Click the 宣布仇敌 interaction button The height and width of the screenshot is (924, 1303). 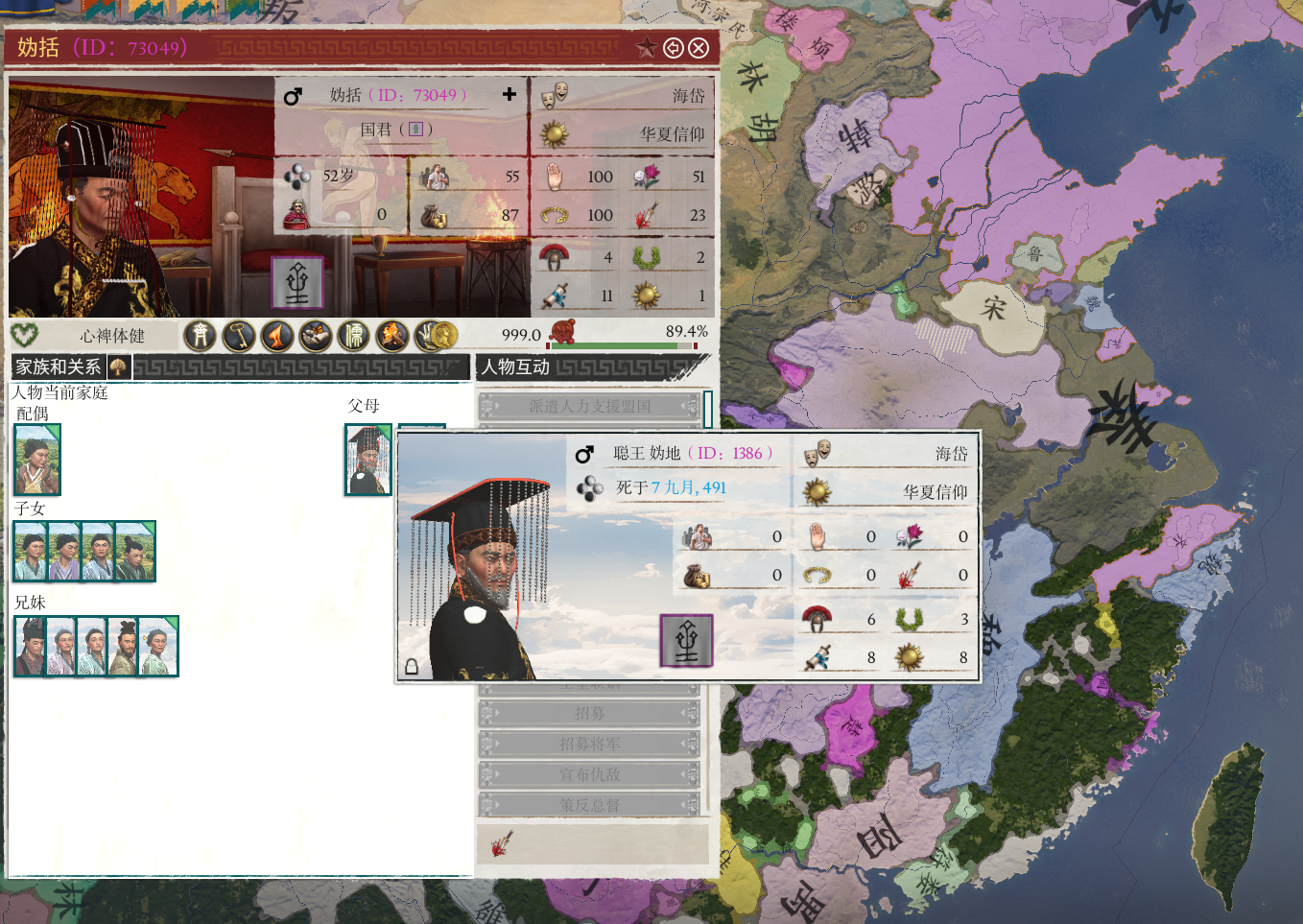[590, 775]
